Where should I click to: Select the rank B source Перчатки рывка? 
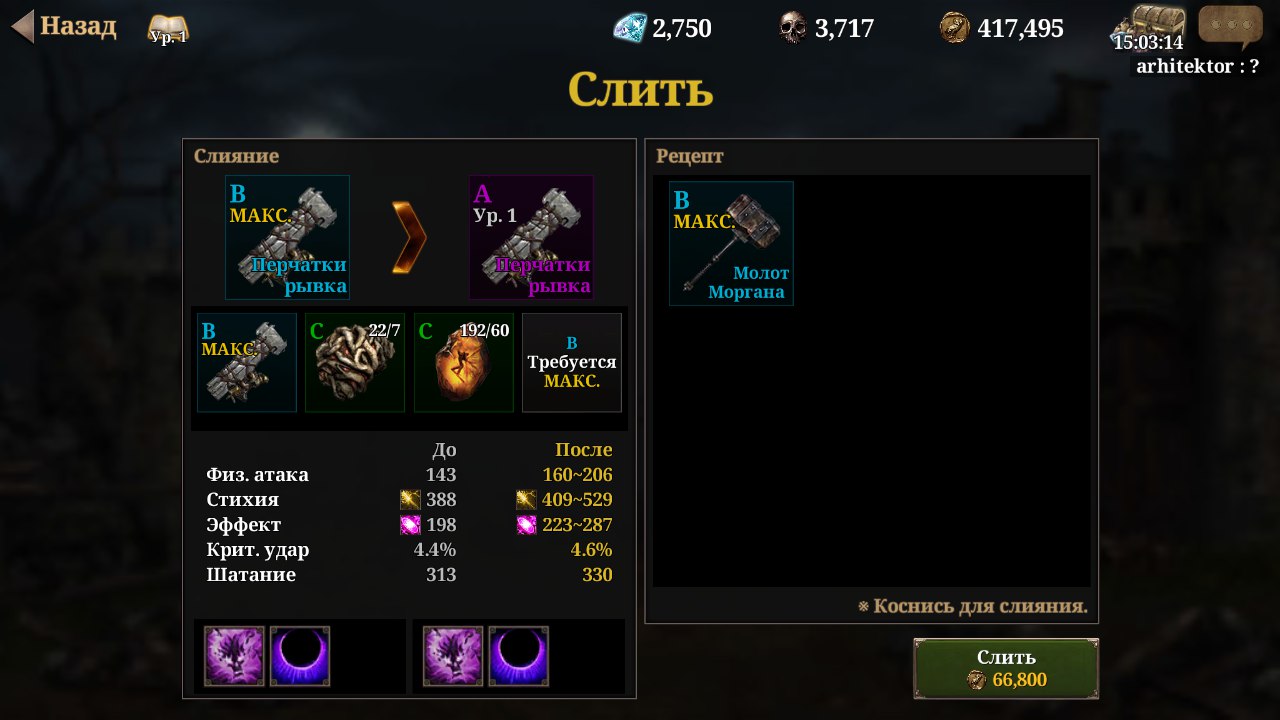[x=287, y=237]
